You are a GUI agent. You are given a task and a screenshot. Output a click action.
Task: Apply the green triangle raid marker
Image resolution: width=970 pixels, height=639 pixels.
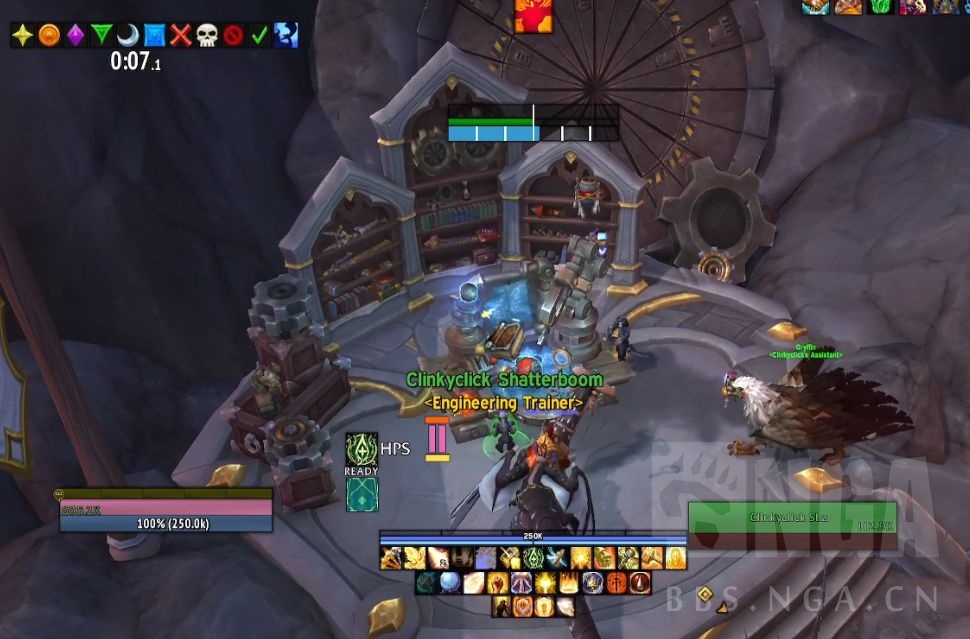101,36
